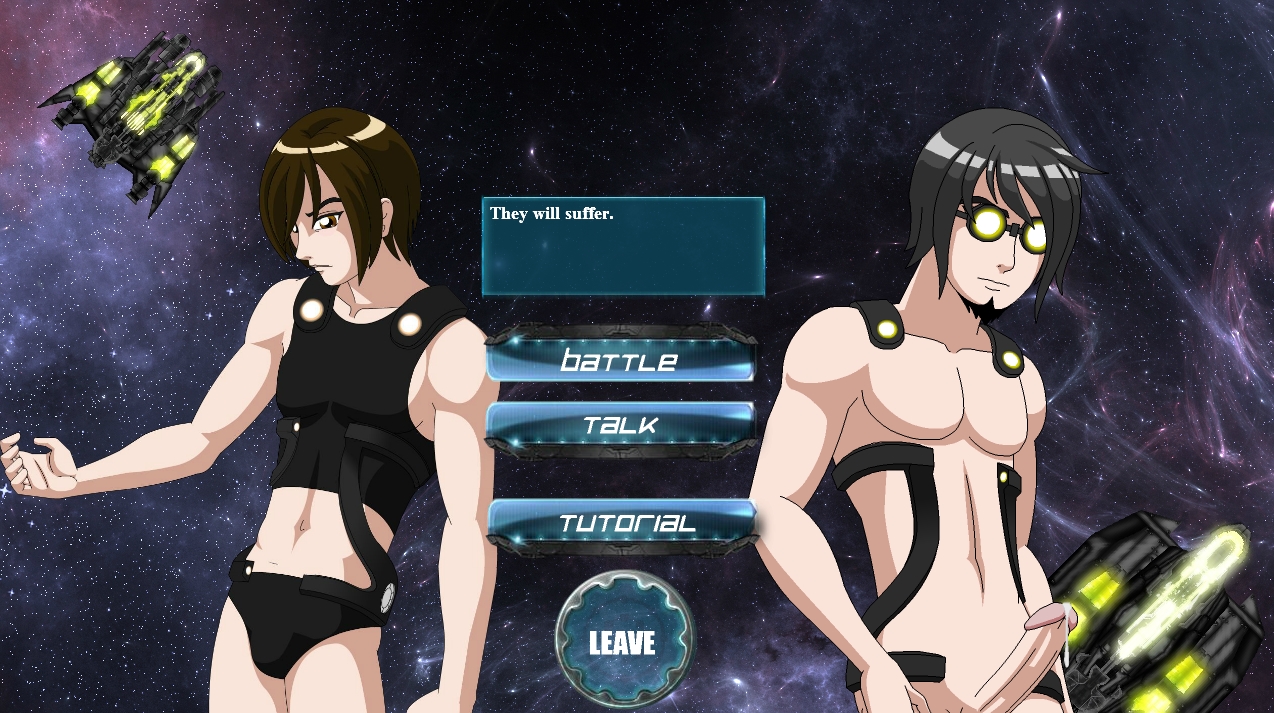Image resolution: width=1274 pixels, height=713 pixels.
Task: Start a fight with the Battle button
Action: [620, 360]
